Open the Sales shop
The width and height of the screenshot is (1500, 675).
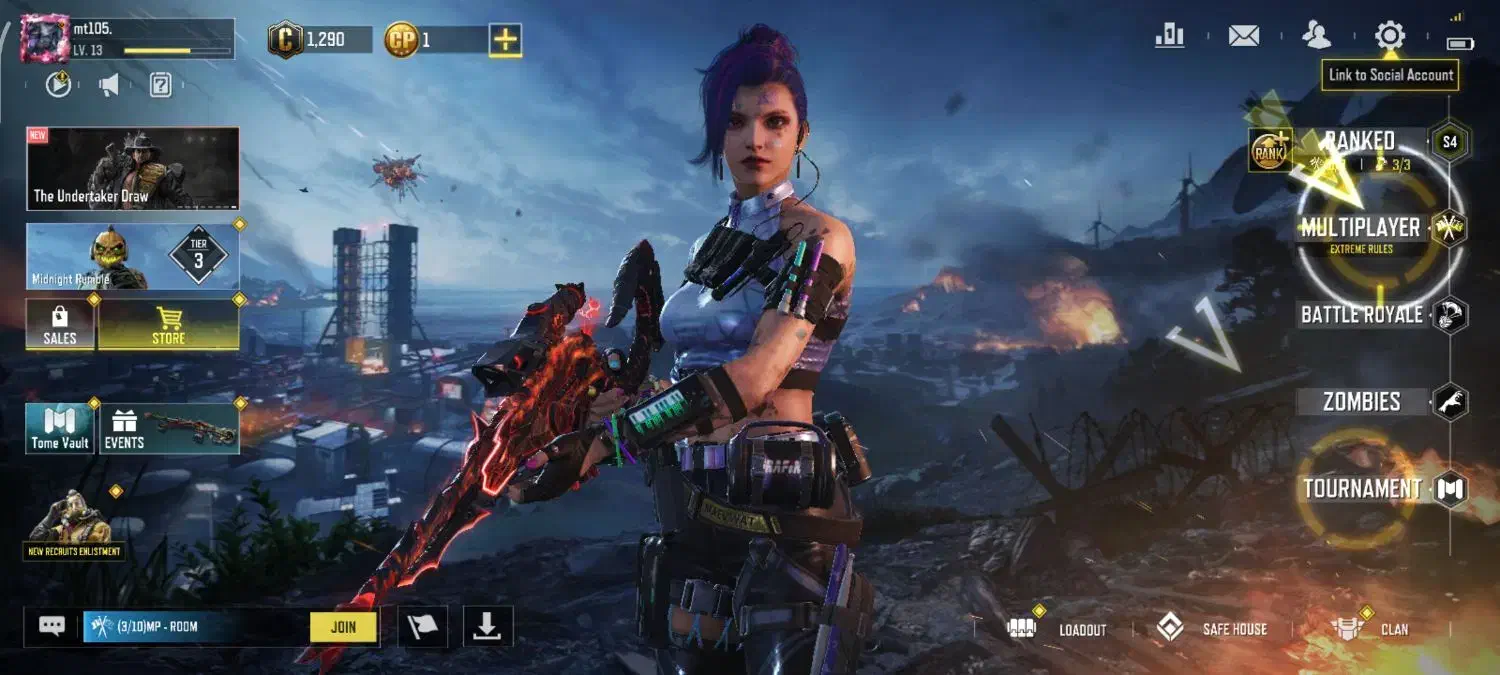click(x=60, y=325)
